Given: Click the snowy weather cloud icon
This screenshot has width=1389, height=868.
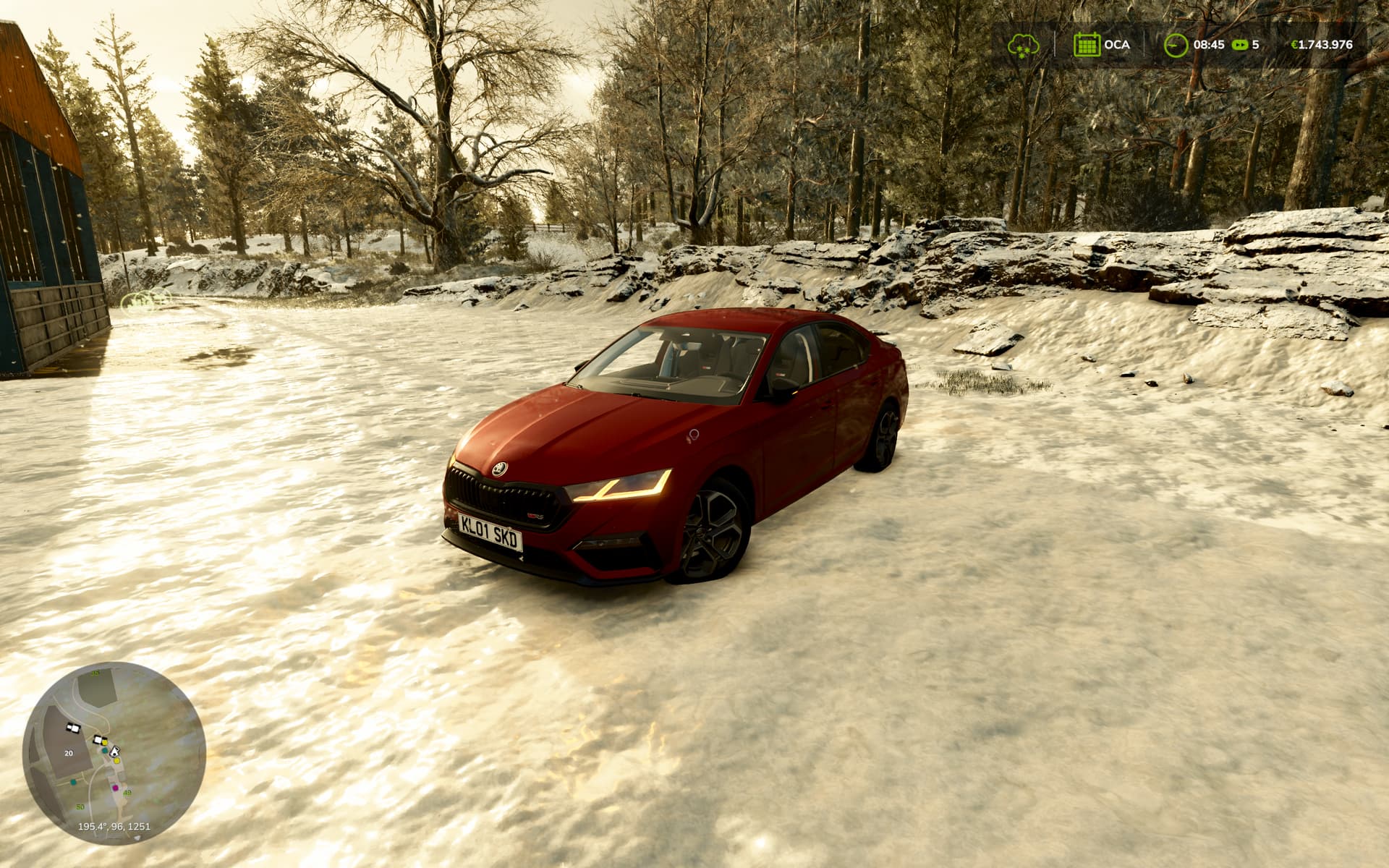Looking at the screenshot, I should [1023, 45].
